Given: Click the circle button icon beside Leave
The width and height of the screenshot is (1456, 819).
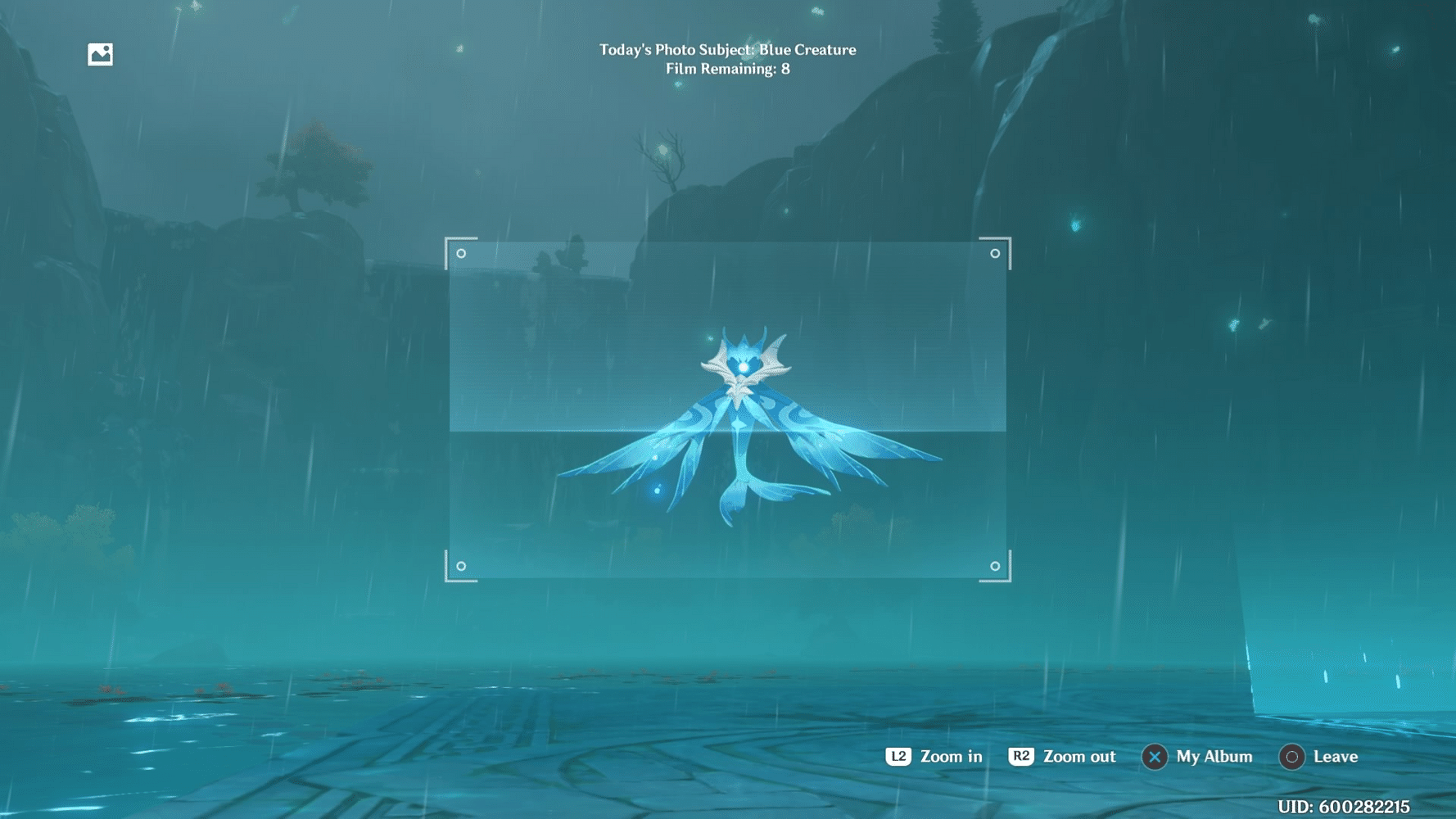Looking at the screenshot, I should click(x=1291, y=757).
